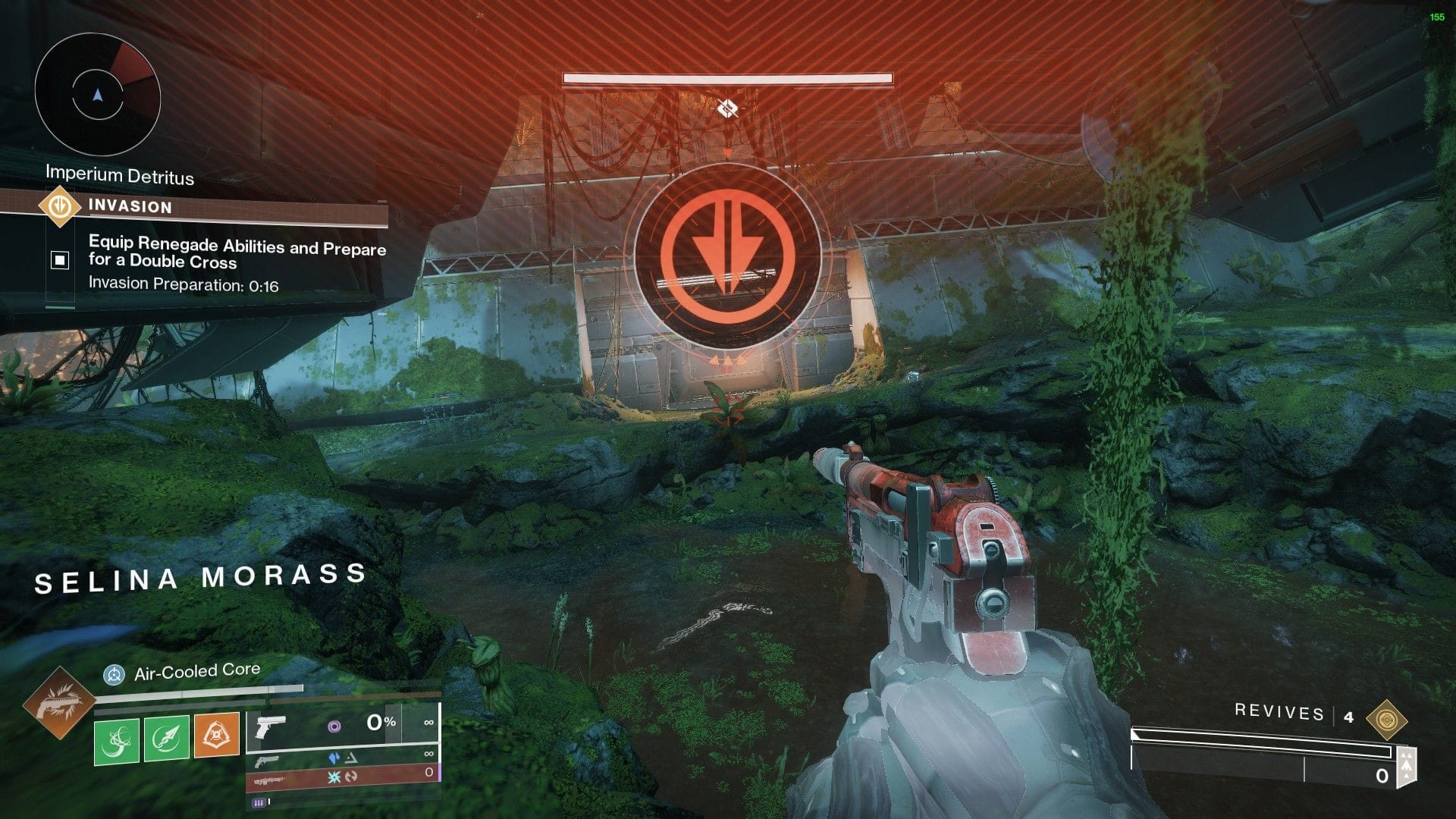
Task: Click the Air-Cooled Core buff icon
Action: [114, 674]
